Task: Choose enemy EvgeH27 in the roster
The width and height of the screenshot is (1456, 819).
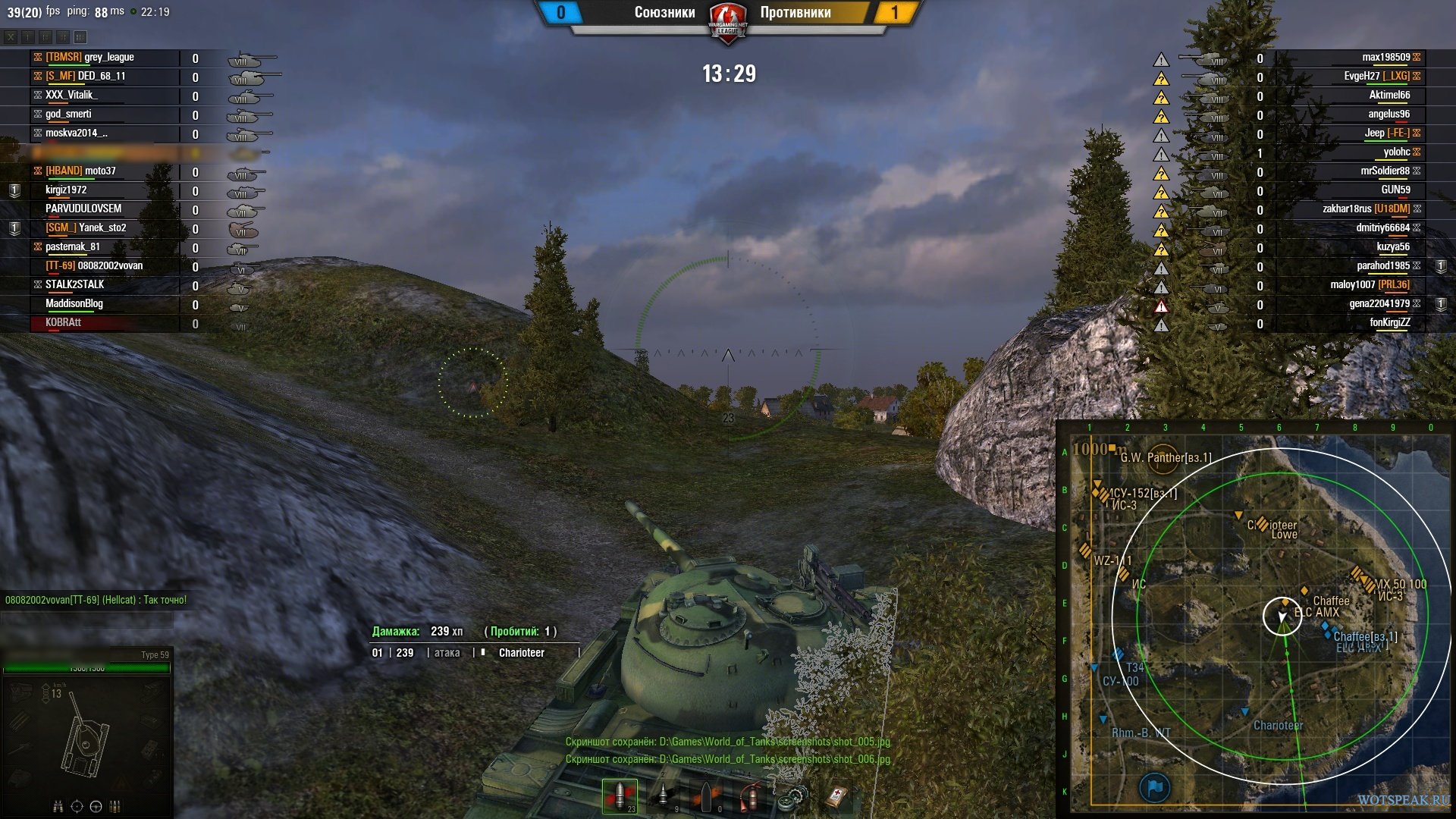Action: click(x=1376, y=77)
